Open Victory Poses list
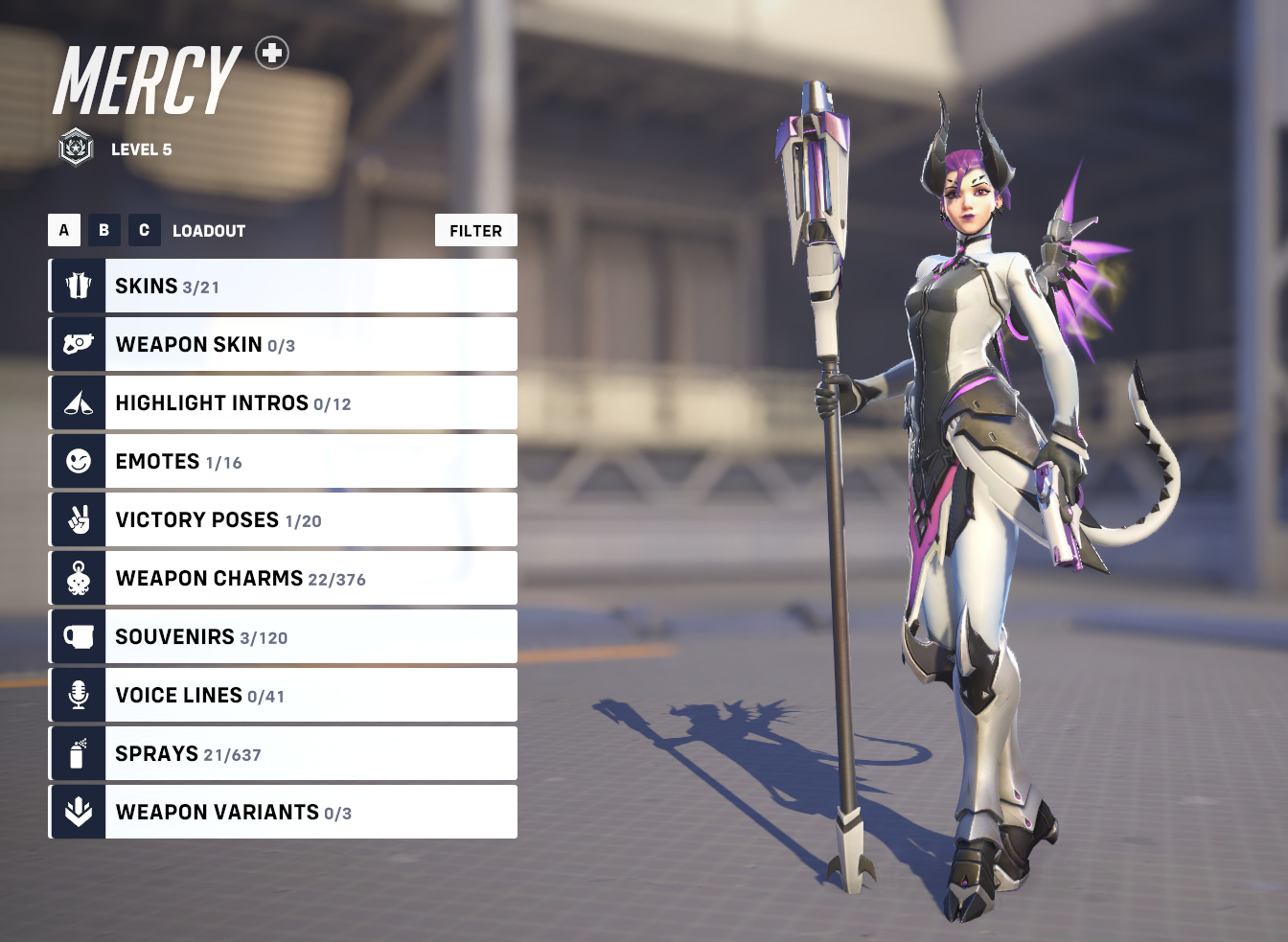Image resolution: width=1288 pixels, height=942 pixels. tap(283, 519)
